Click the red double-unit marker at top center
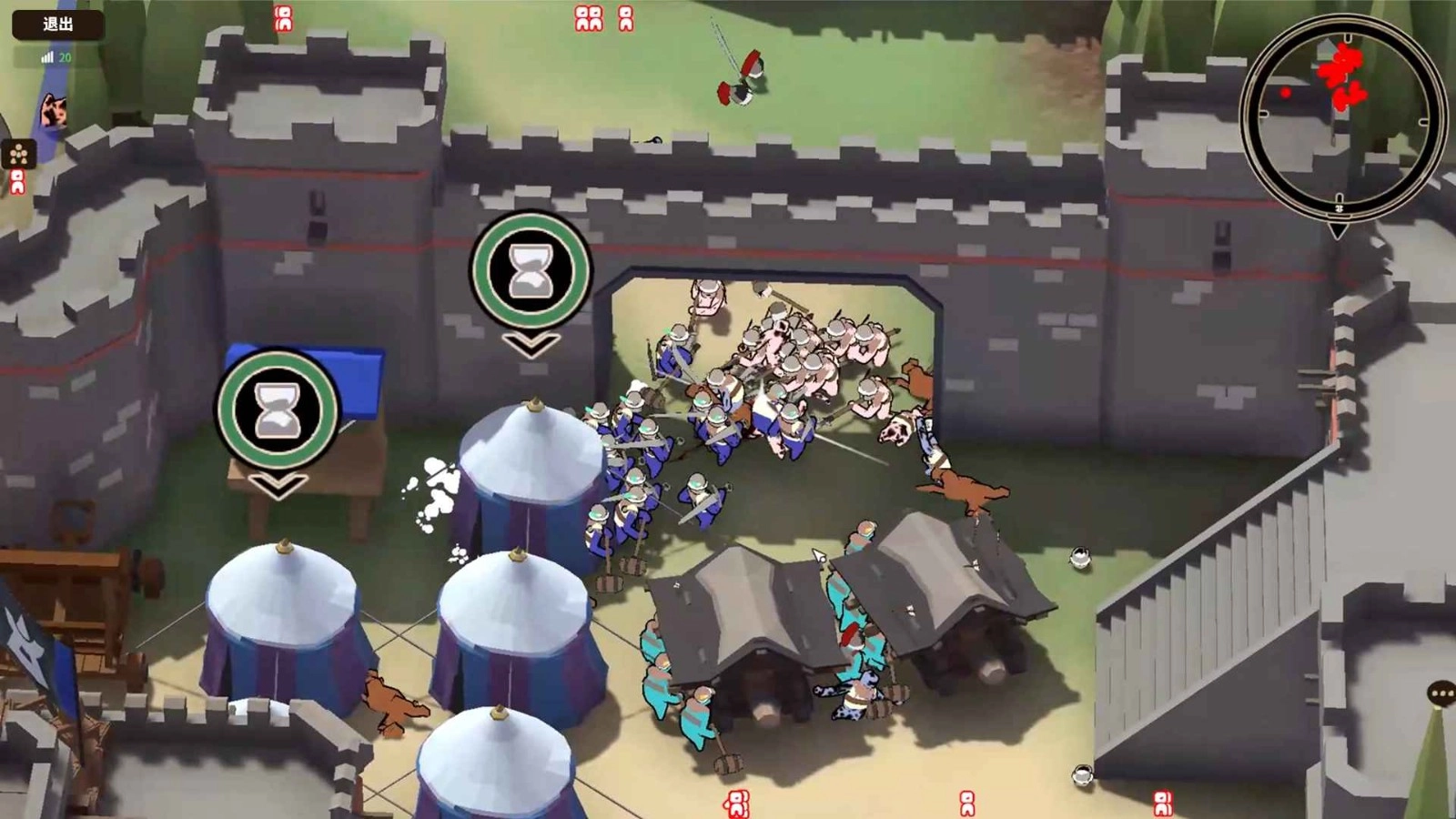1456x819 pixels. pyautogui.click(x=590, y=20)
